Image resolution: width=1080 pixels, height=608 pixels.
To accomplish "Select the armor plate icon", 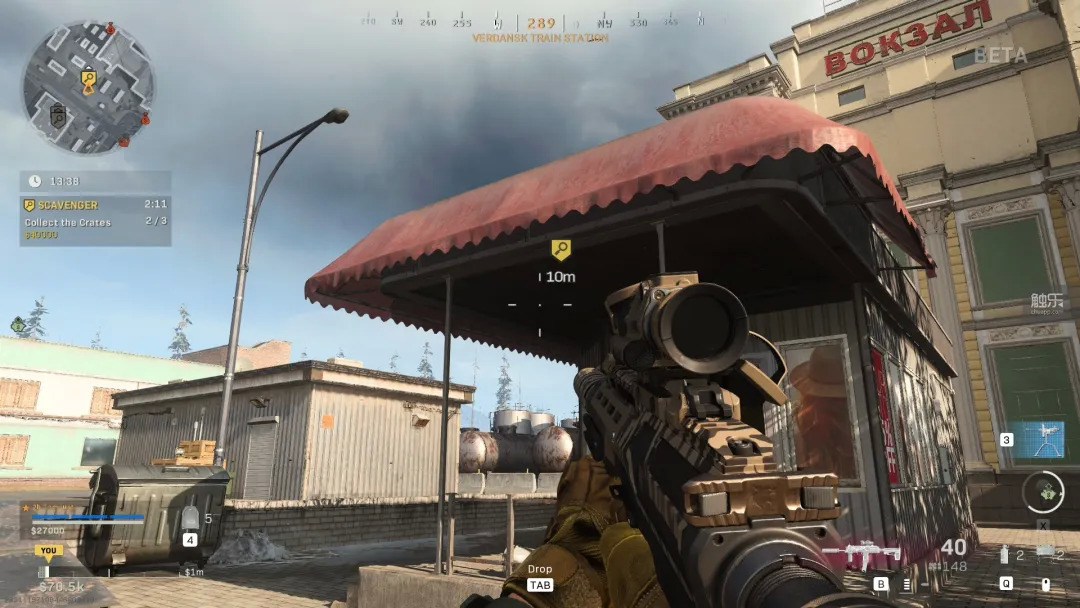I will point(190,518).
